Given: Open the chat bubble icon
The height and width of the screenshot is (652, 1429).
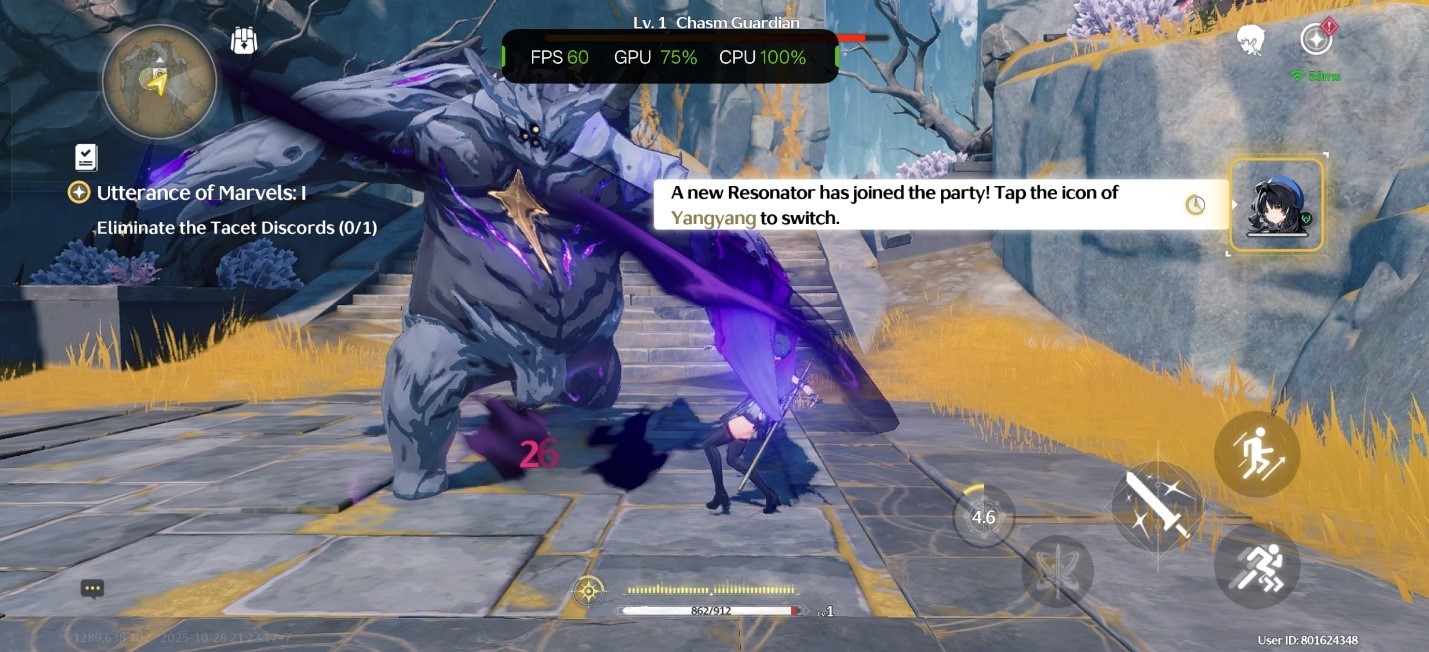Looking at the screenshot, I should (93, 589).
